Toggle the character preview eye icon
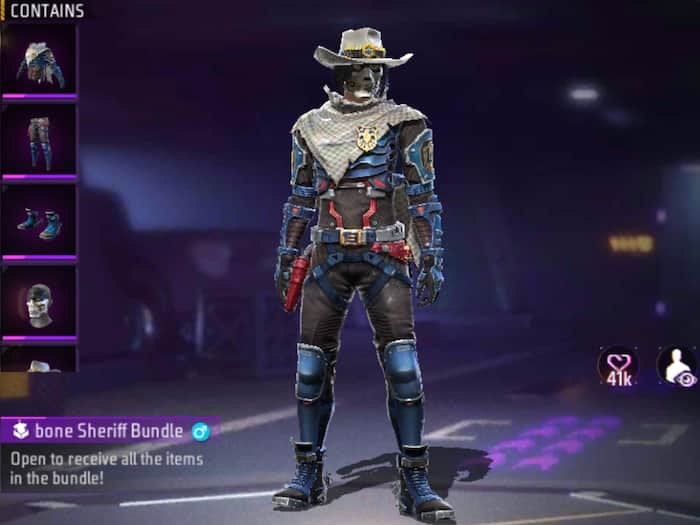The width and height of the screenshot is (700, 525). pos(676,366)
